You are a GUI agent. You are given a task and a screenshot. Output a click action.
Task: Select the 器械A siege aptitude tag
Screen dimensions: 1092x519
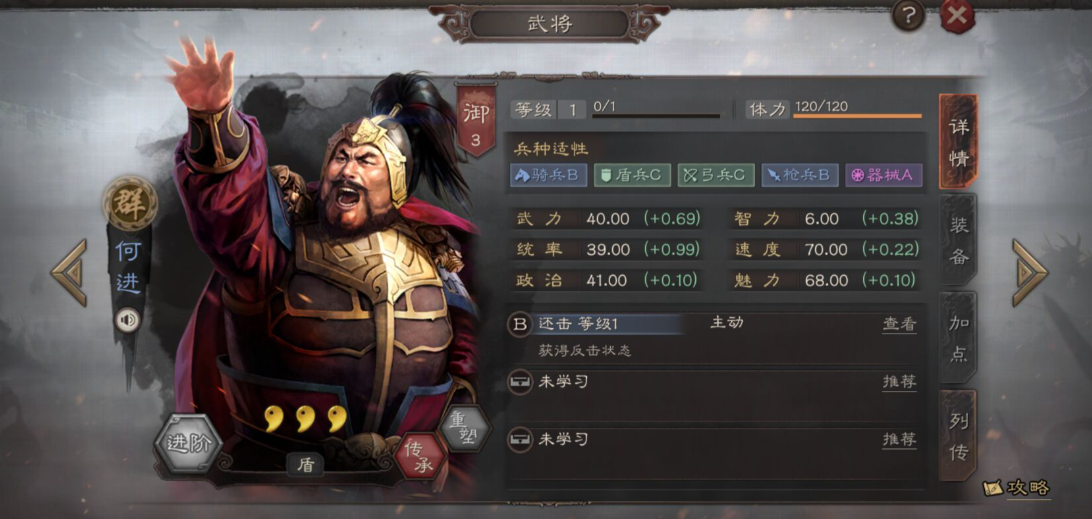pos(883,175)
